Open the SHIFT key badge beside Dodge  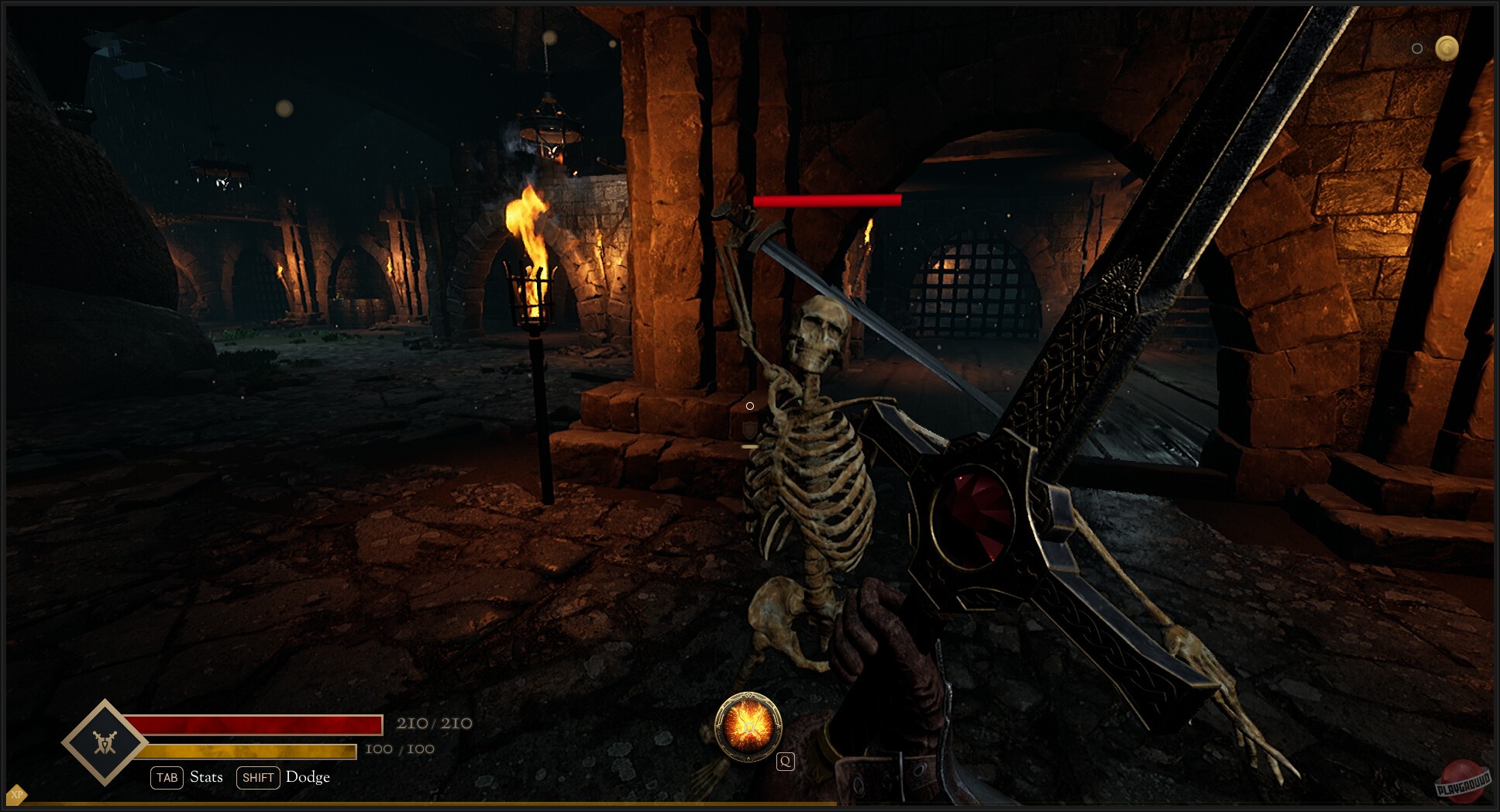coord(258,778)
